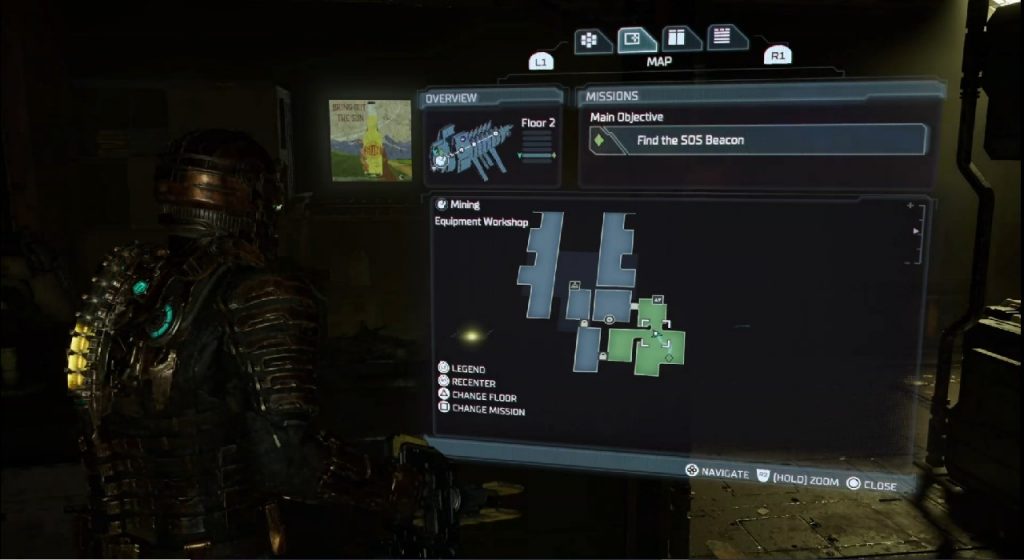This screenshot has width=1024, height=560.
Task: Select the MAP tab
Action: pyautogui.click(x=636, y=40)
